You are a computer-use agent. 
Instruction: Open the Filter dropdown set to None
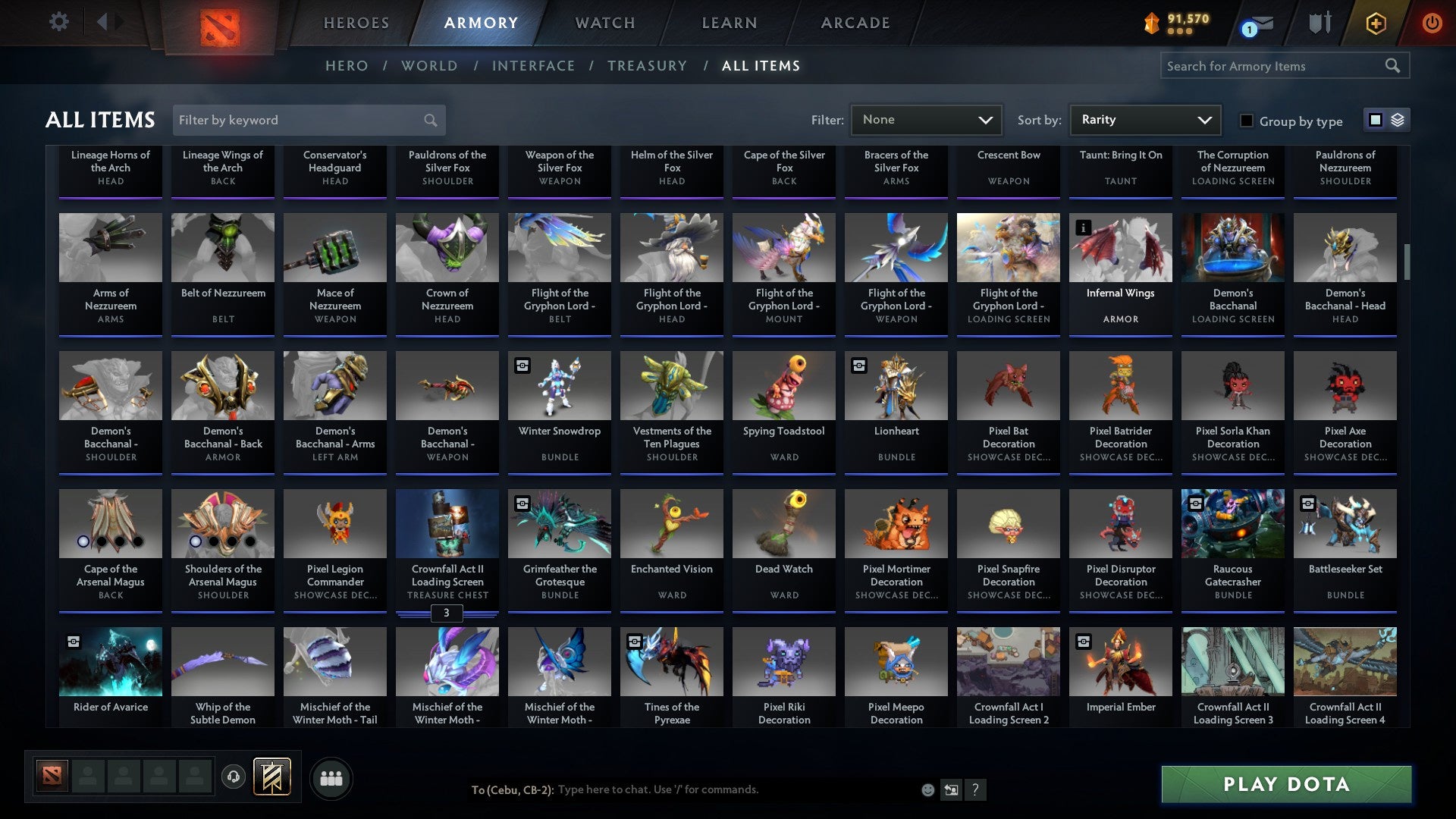click(x=925, y=120)
